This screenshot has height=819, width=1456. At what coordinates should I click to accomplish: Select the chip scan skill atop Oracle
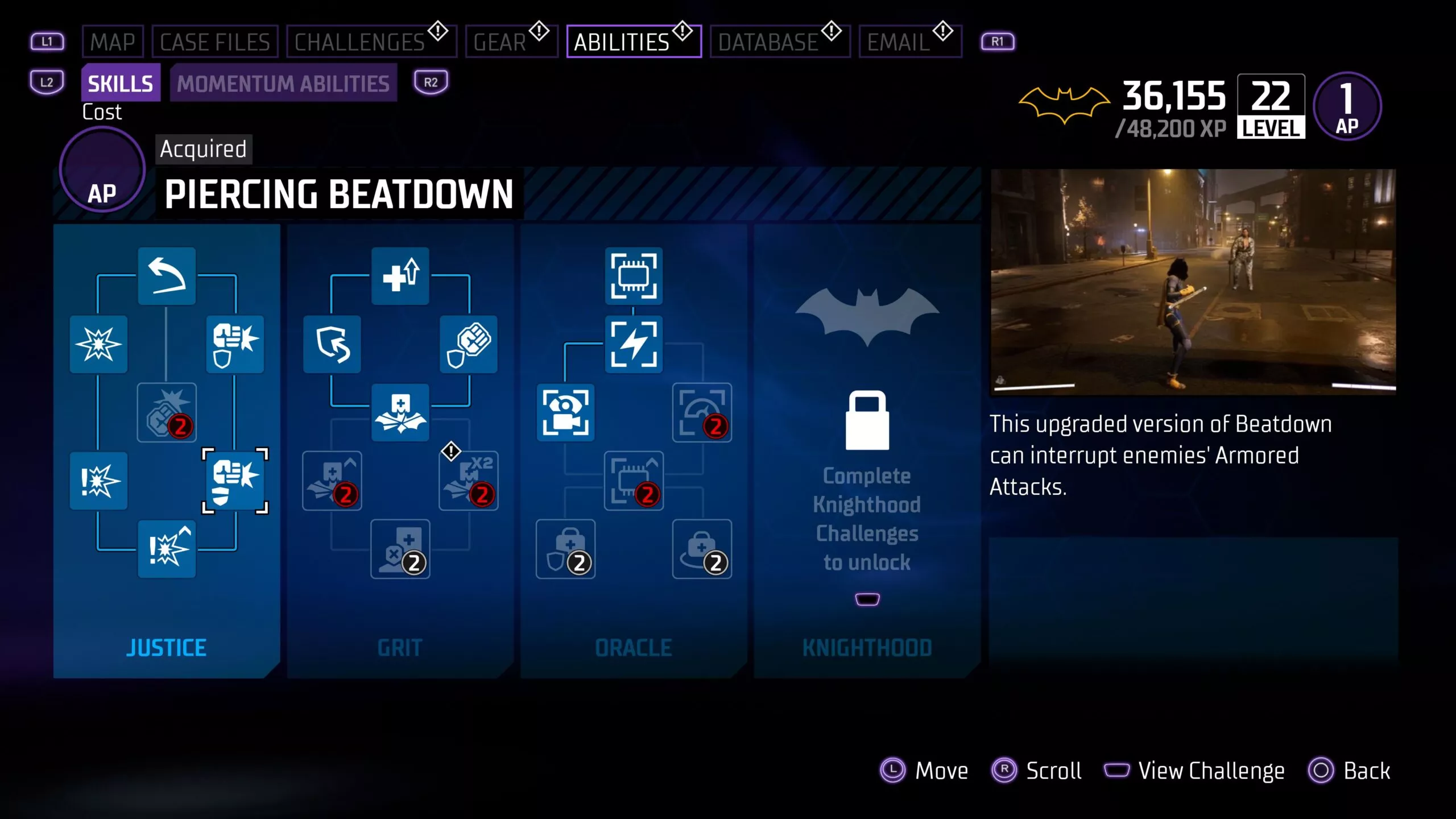[x=634, y=276]
